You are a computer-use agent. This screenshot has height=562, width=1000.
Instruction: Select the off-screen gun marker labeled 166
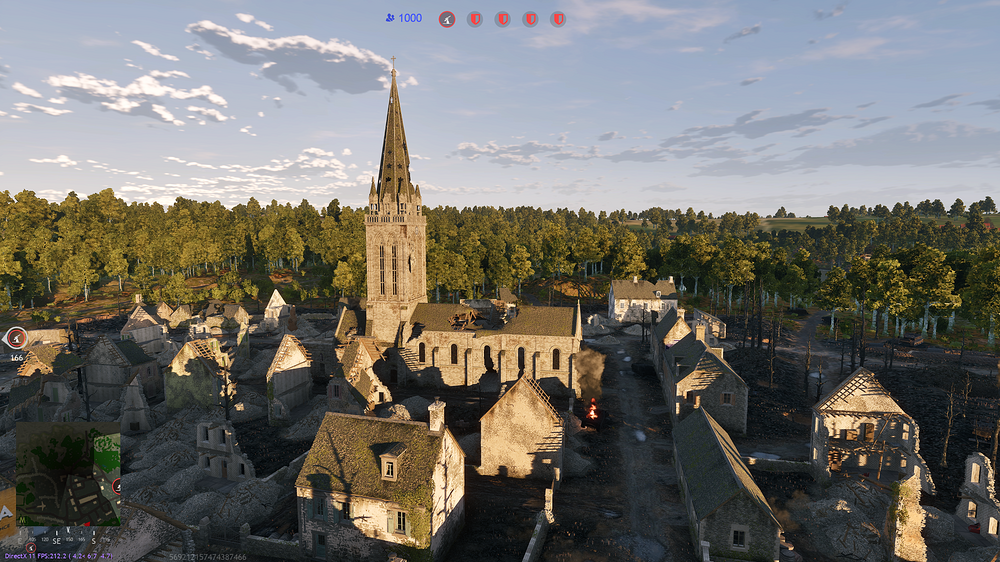click(x=15, y=338)
